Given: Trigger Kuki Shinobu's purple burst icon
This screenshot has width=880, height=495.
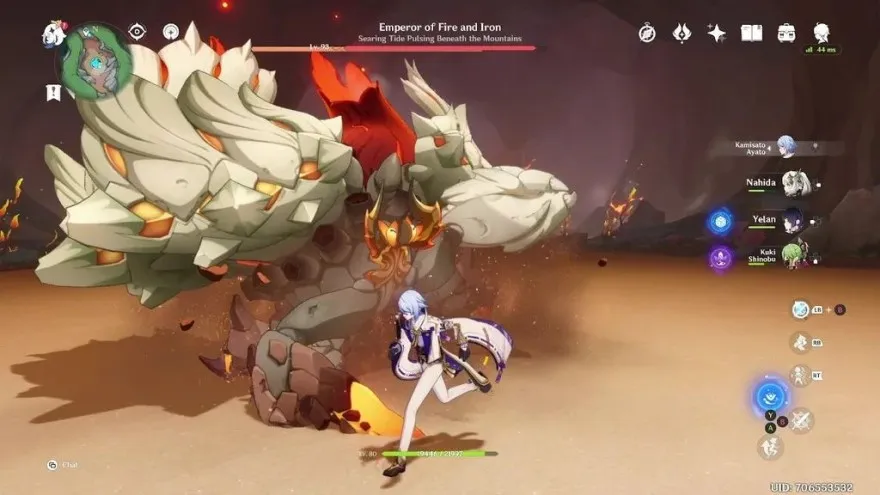Looking at the screenshot, I should (720, 257).
